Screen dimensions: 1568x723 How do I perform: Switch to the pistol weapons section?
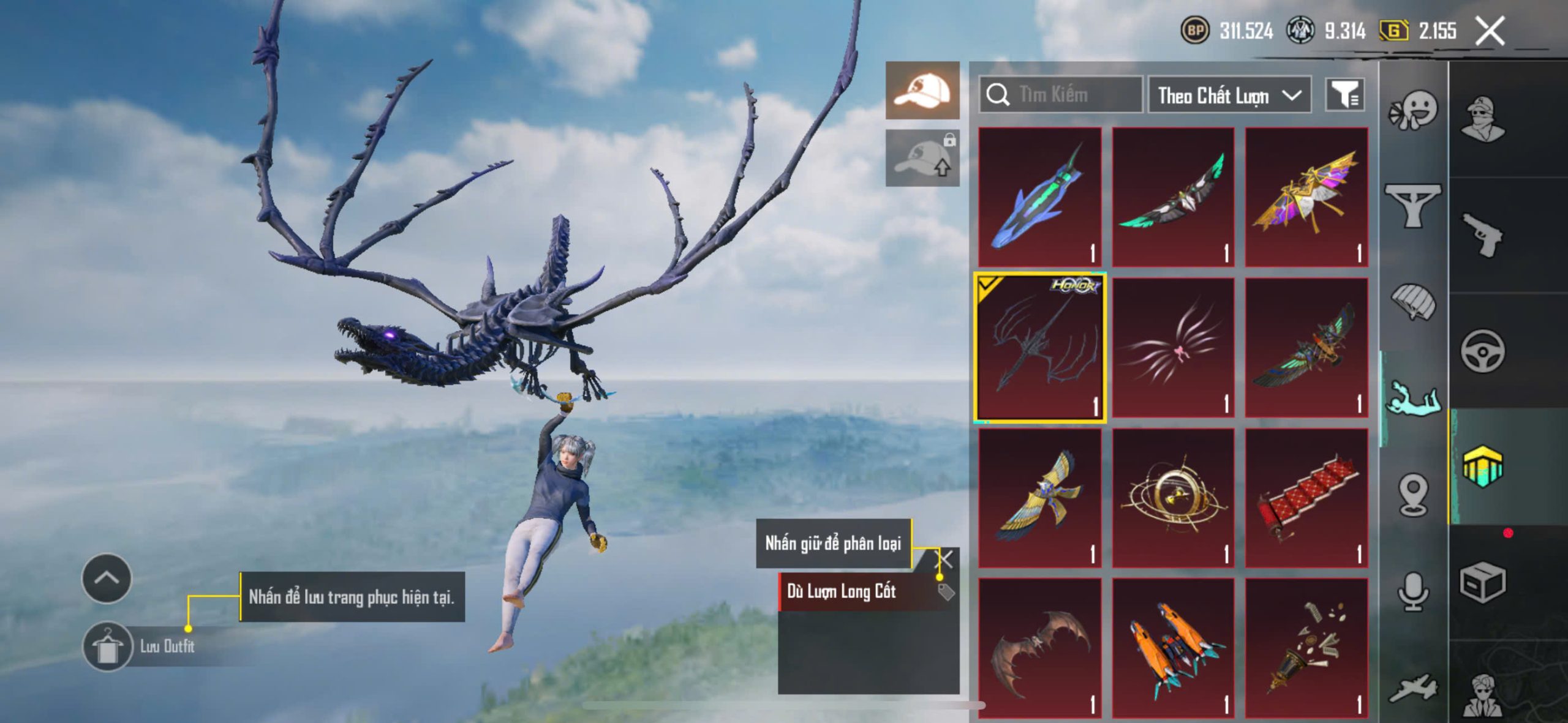(x=1482, y=236)
